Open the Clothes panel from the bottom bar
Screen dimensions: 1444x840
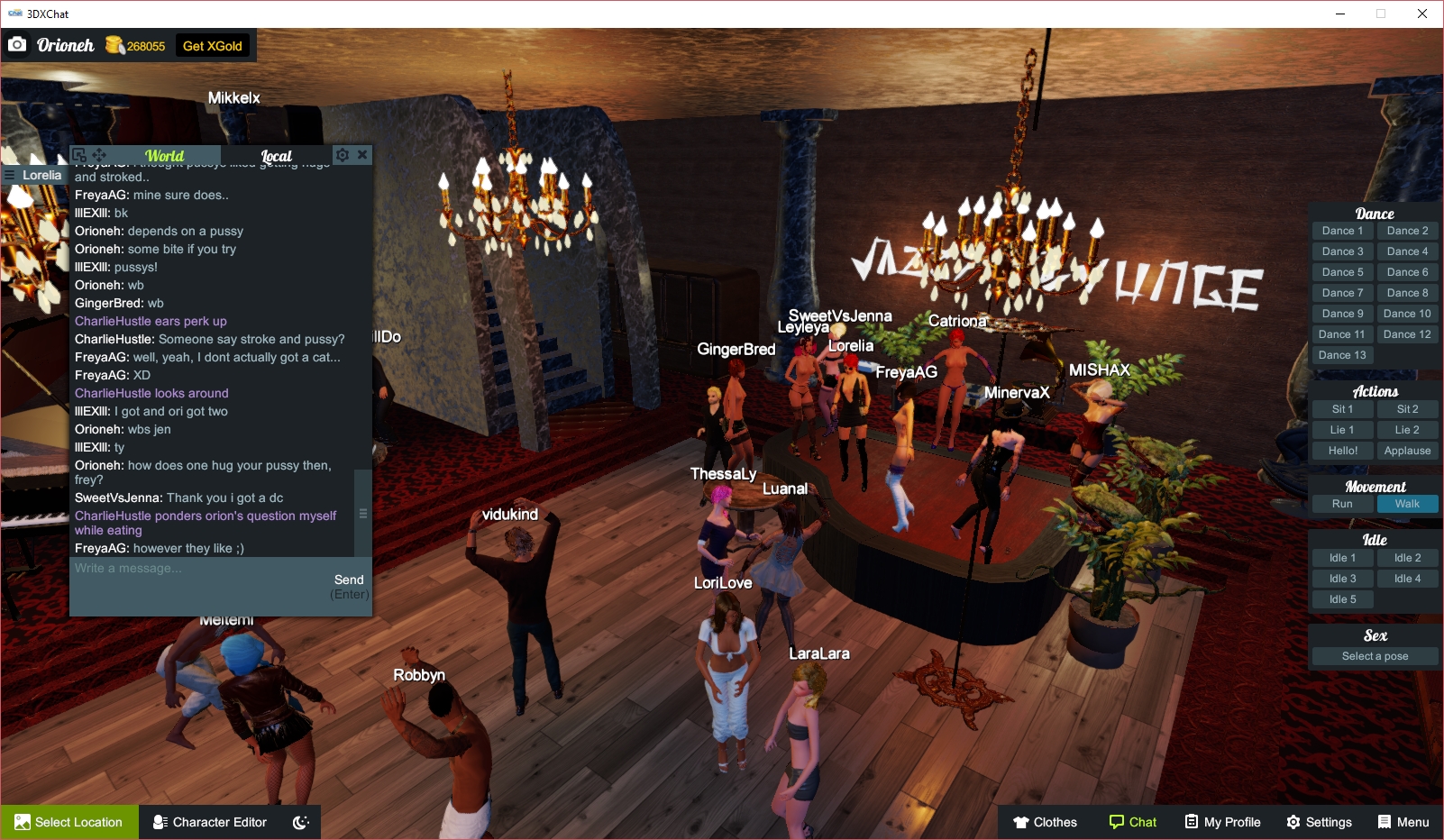tap(1044, 822)
